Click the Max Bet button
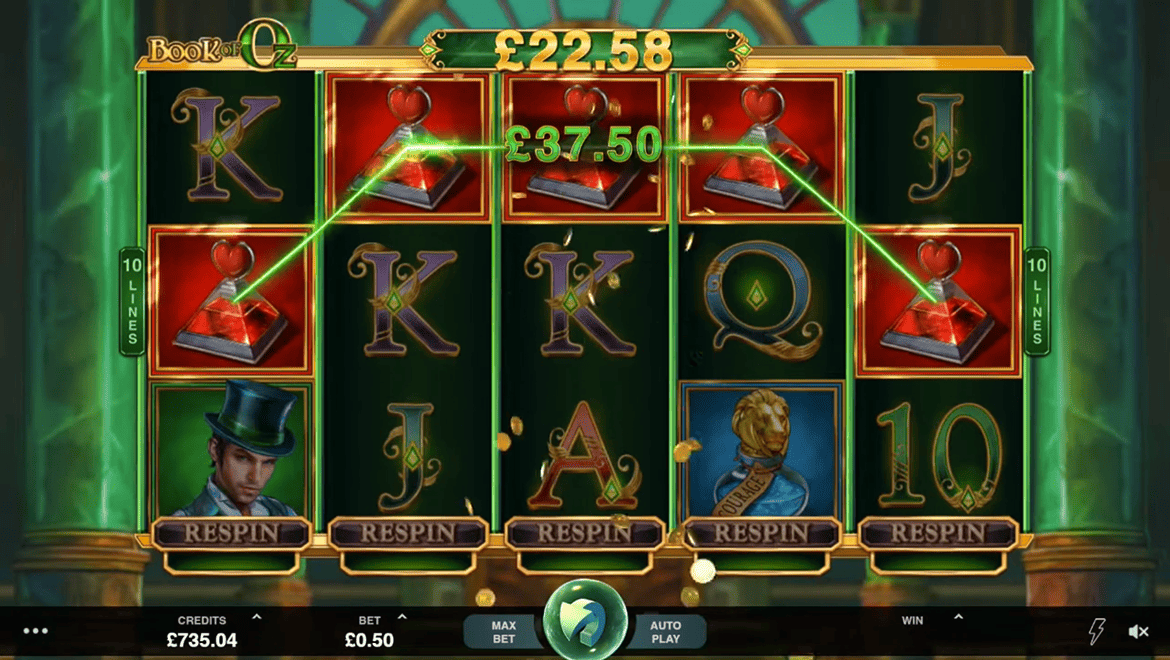This screenshot has height=660, width=1170. point(504,632)
